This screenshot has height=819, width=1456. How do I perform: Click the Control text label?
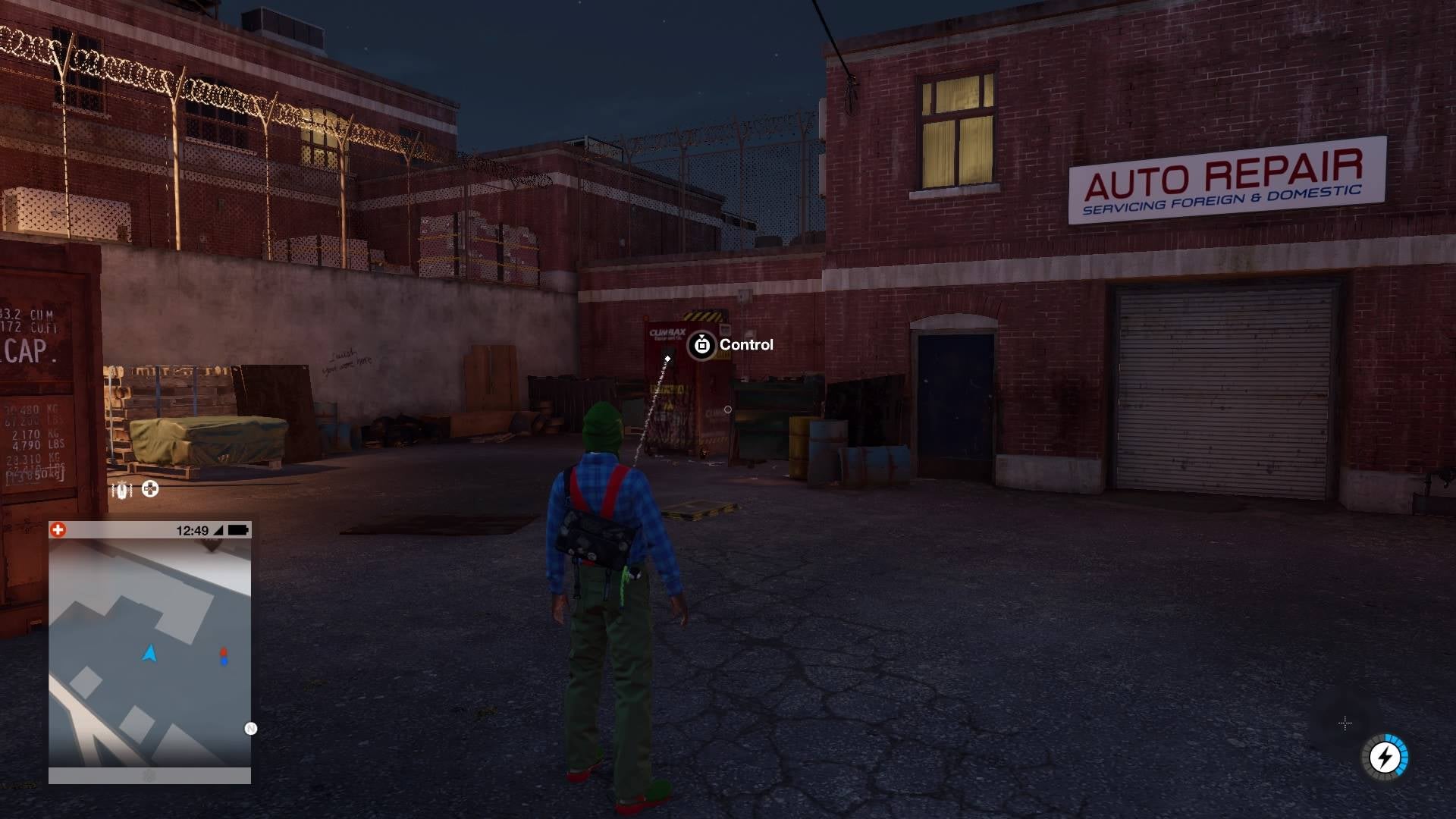point(747,344)
